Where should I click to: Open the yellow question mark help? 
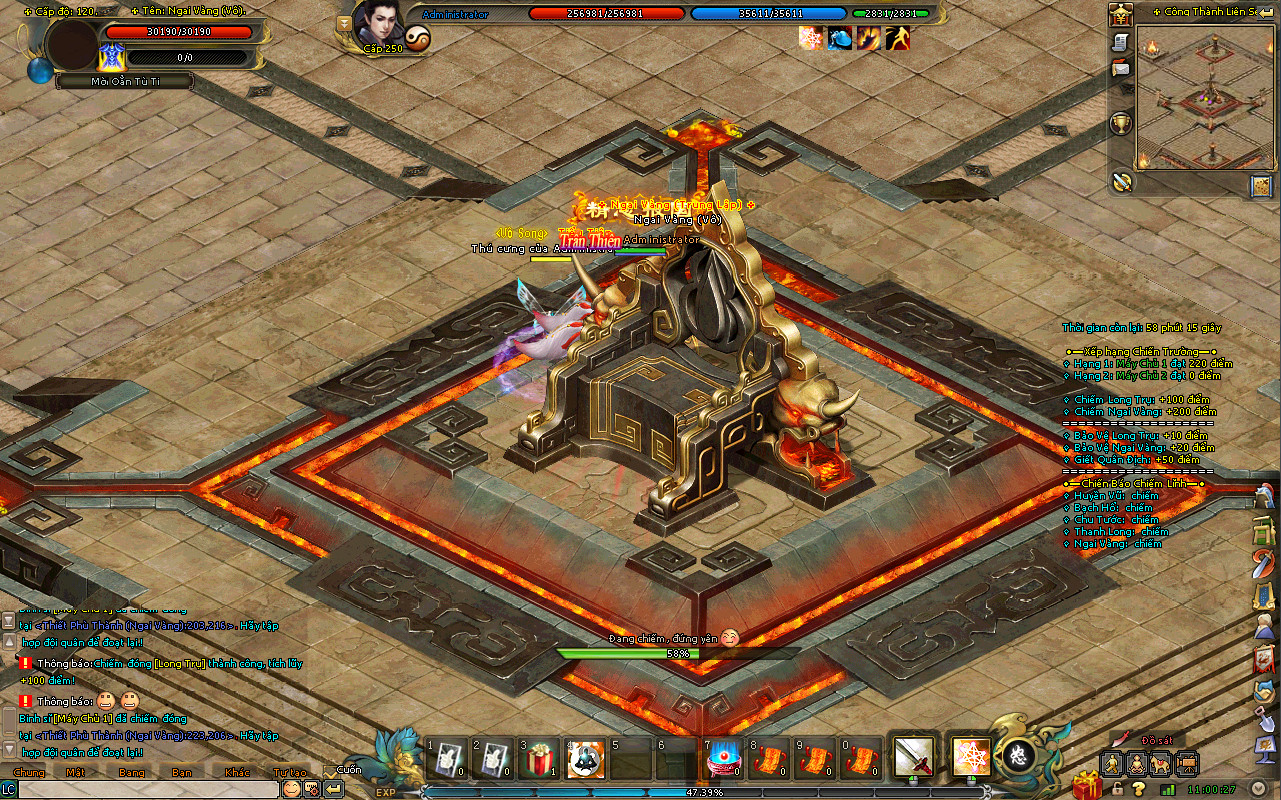point(1139,788)
